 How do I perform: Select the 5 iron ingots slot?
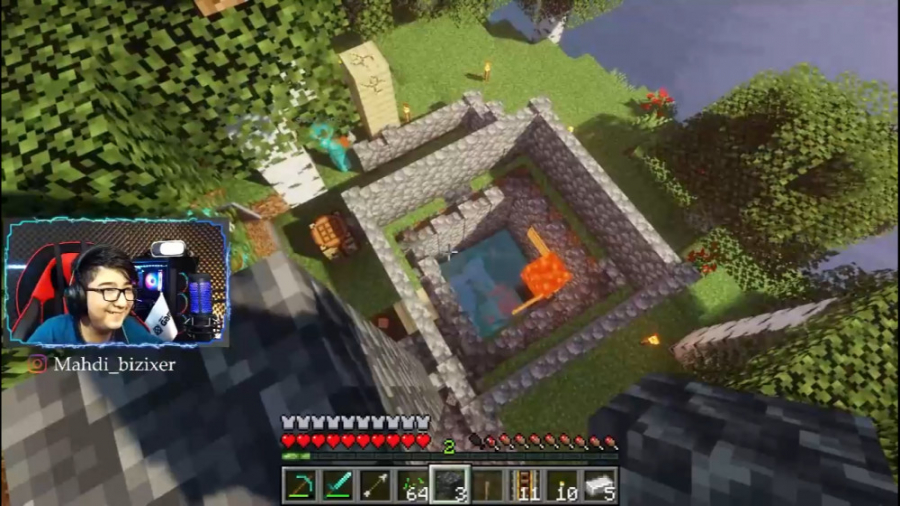pos(600,485)
